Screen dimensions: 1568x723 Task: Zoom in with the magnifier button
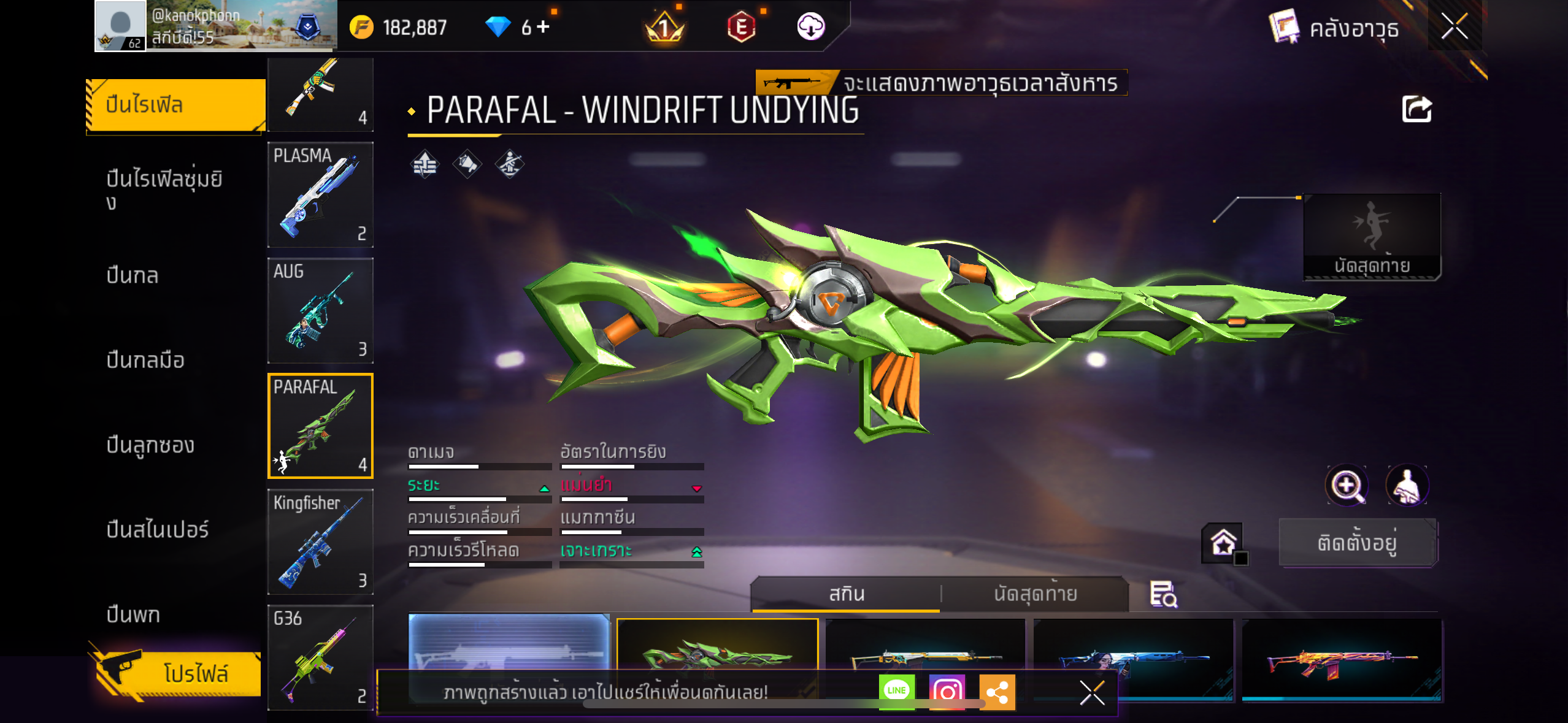click(x=1346, y=486)
